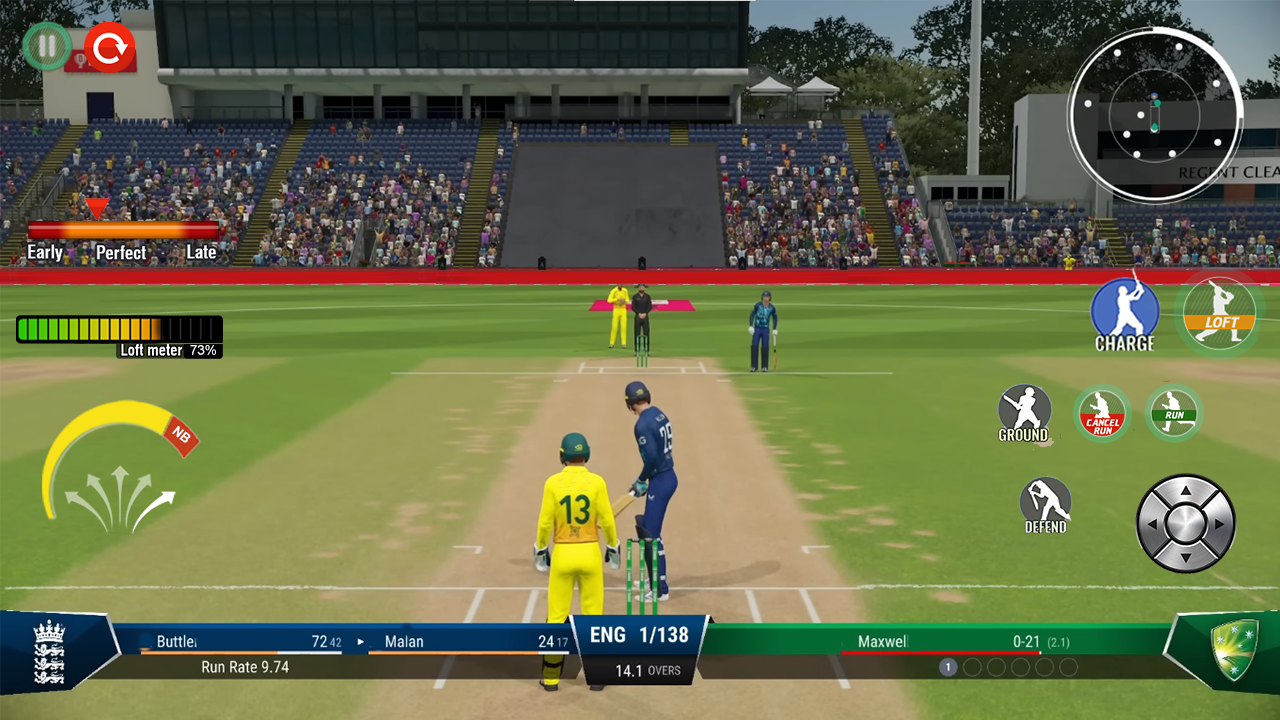The width and height of the screenshot is (1280, 720).
Task: Tap the Ground shot icon
Action: click(1024, 412)
